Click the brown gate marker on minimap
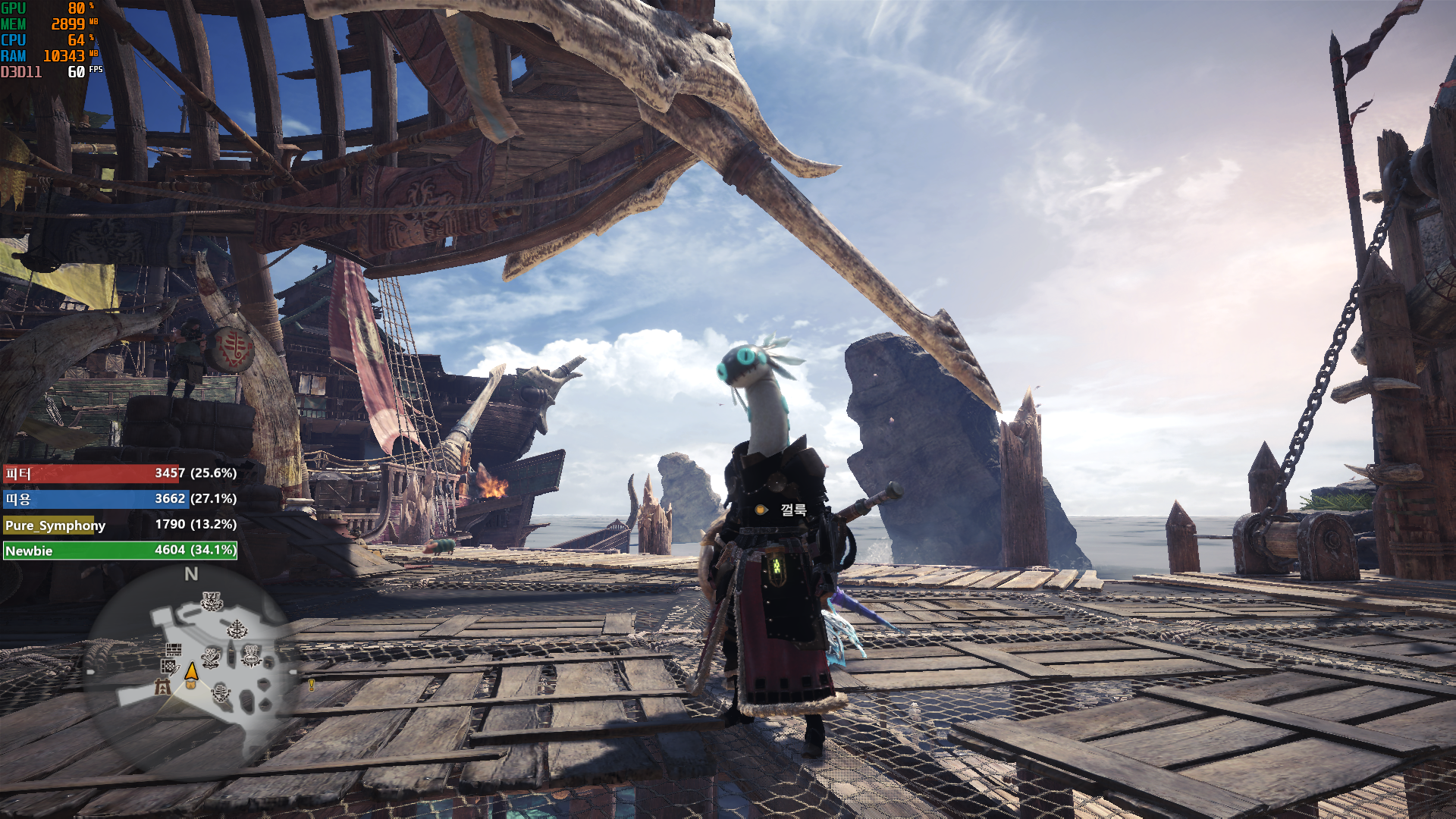The image size is (1456, 819). coord(162,687)
